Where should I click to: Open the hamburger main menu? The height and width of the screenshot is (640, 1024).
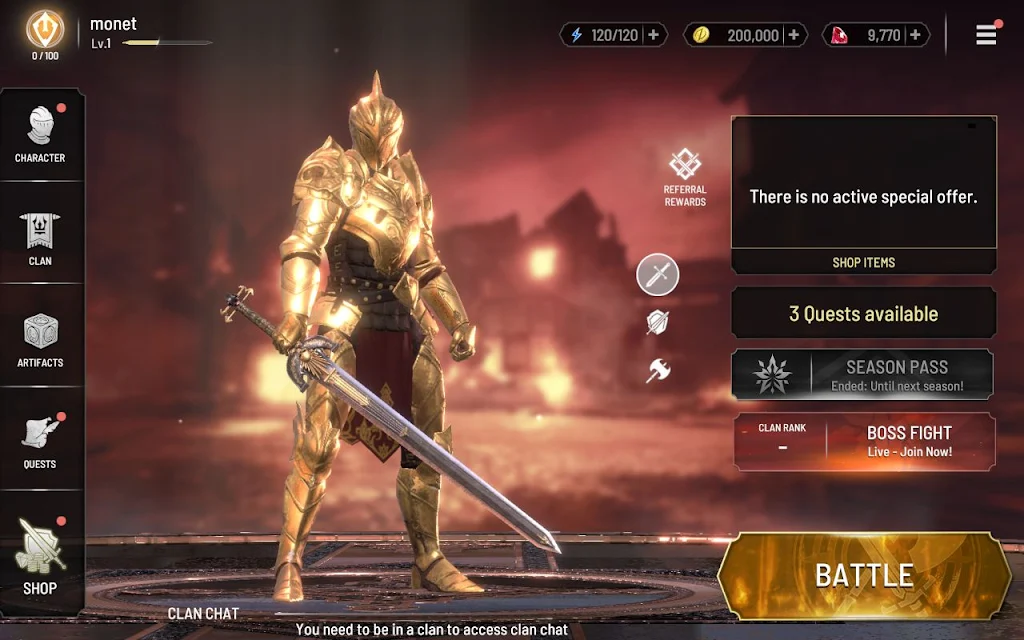coord(986,34)
